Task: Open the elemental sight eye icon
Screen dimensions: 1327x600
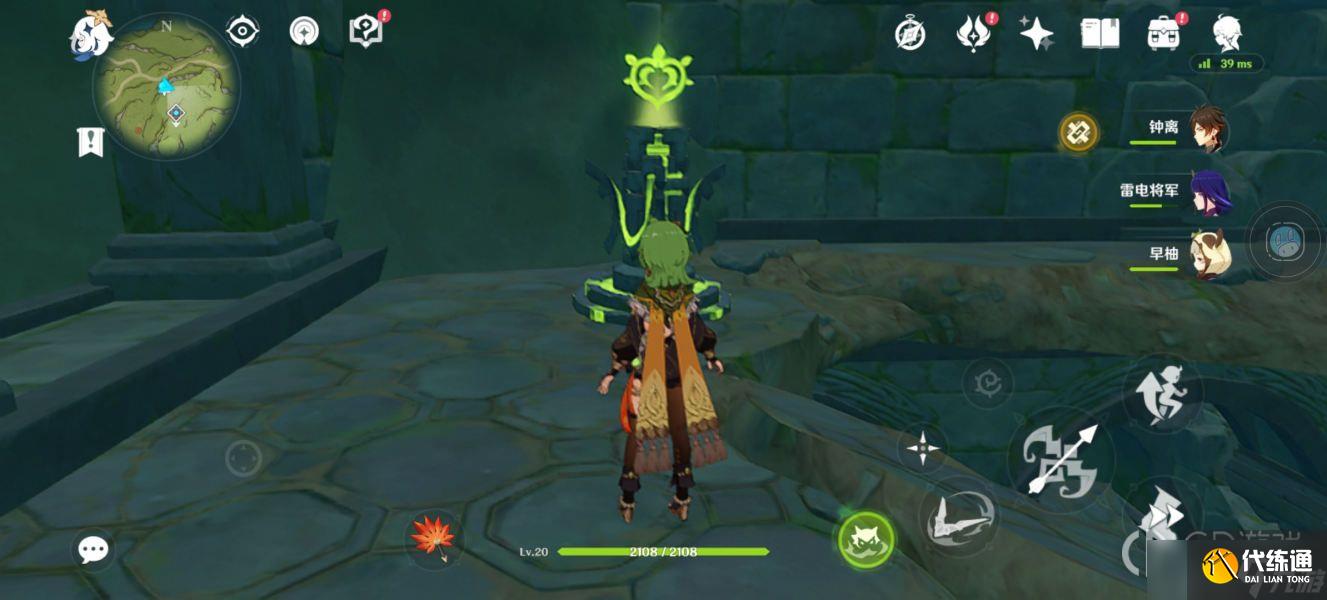Action: coord(242,32)
